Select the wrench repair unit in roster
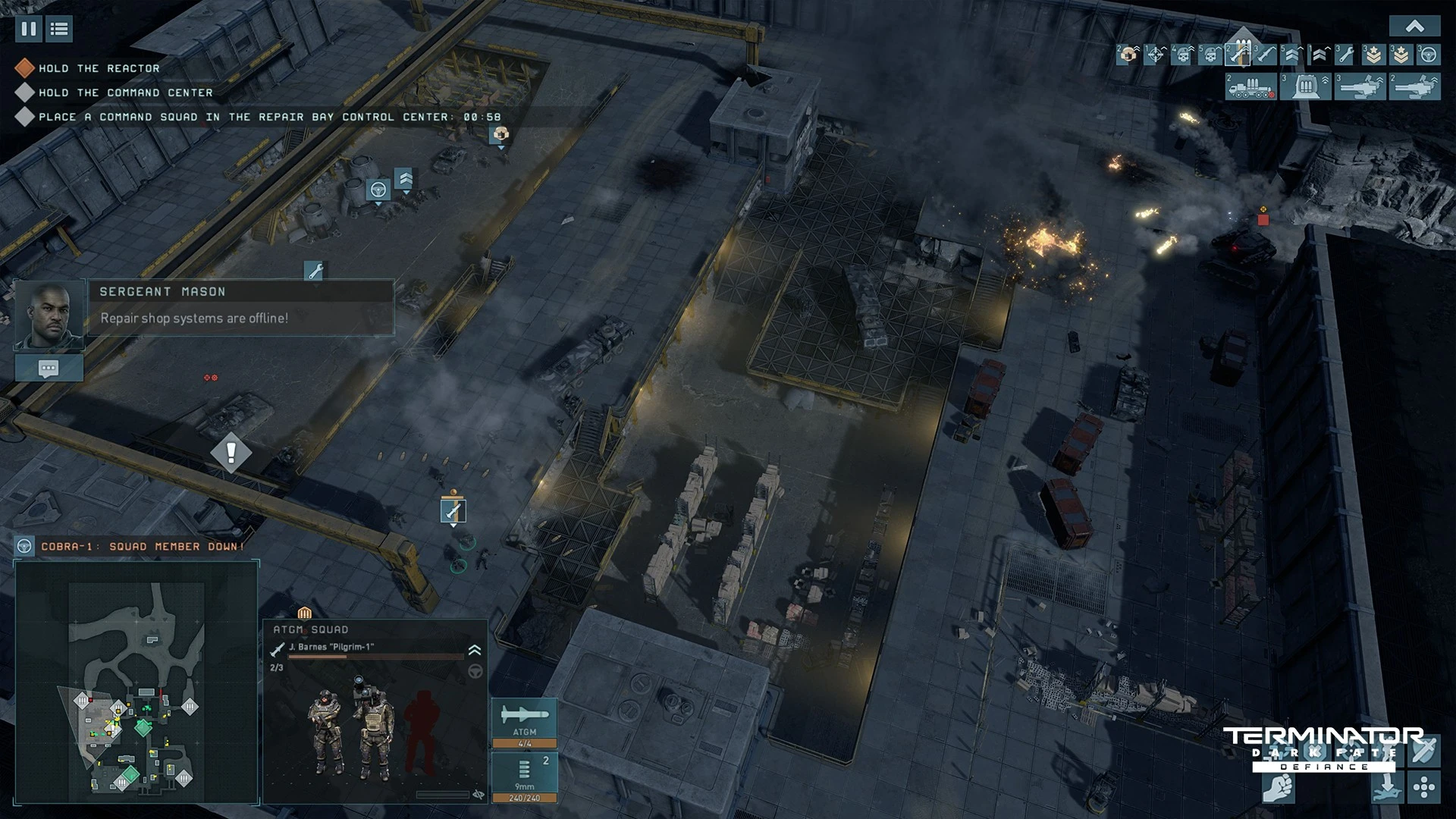The height and width of the screenshot is (819, 1456). pos(1345,55)
